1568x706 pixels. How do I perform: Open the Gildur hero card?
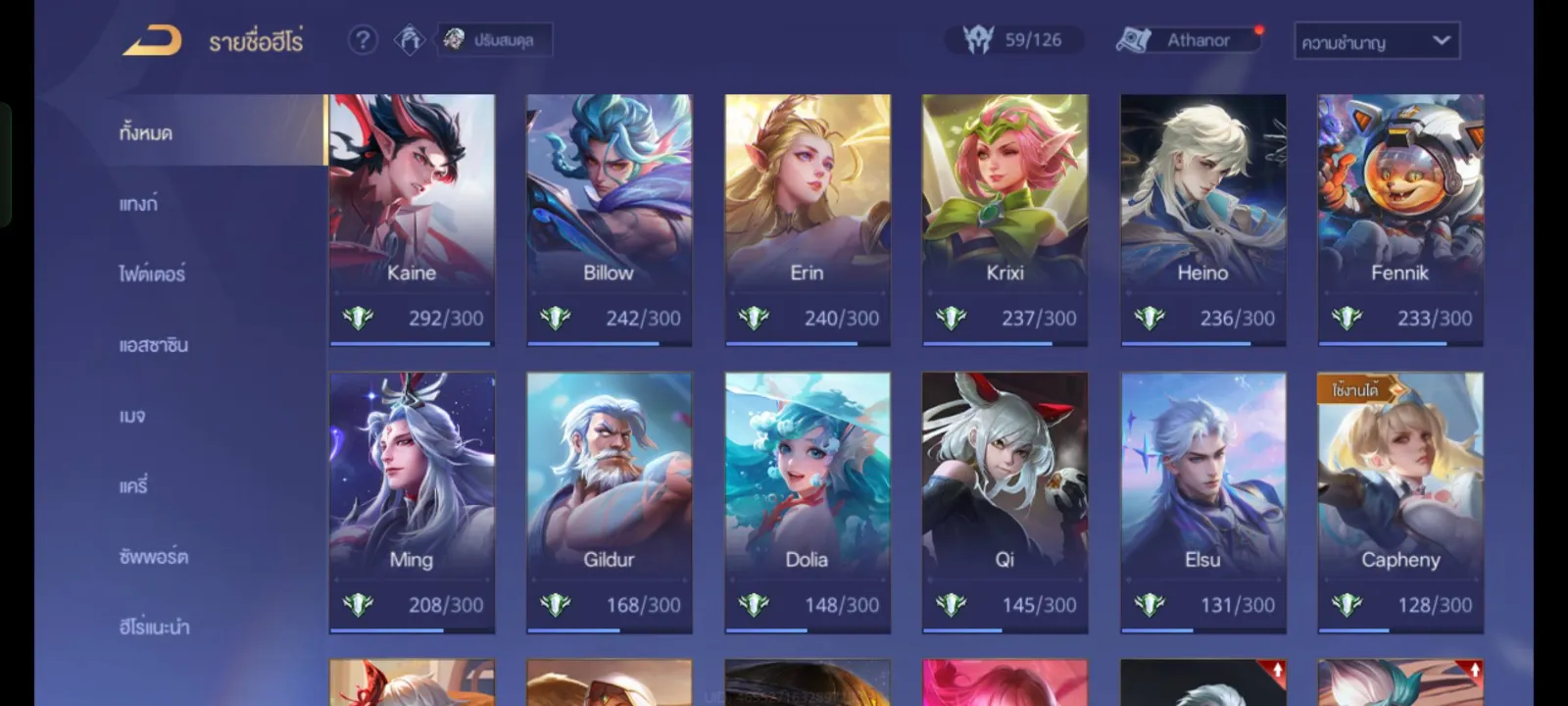click(x=609, y=501)
